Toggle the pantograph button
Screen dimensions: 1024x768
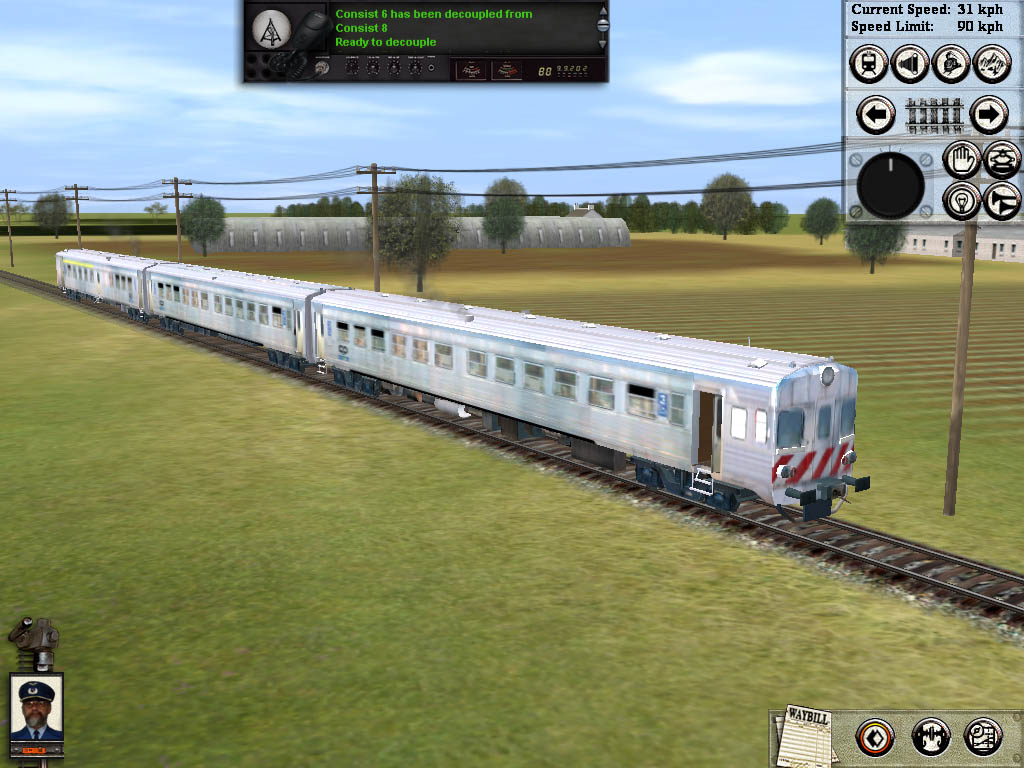coord(1002,160)
